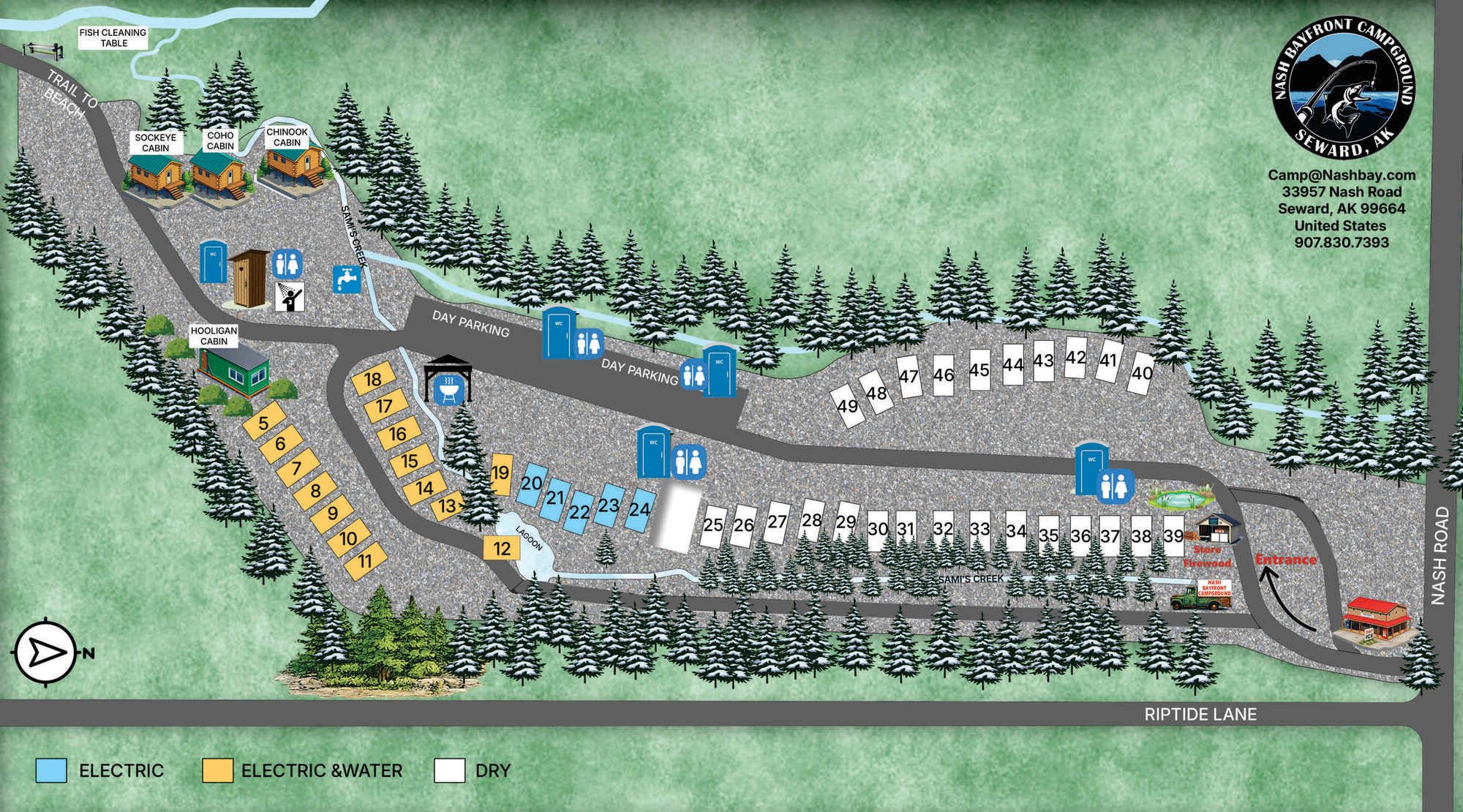Viewport: 1463px width, 812px height.
Task: Select the Fish Cleaning Table label
Action: (x=113, y=37)
